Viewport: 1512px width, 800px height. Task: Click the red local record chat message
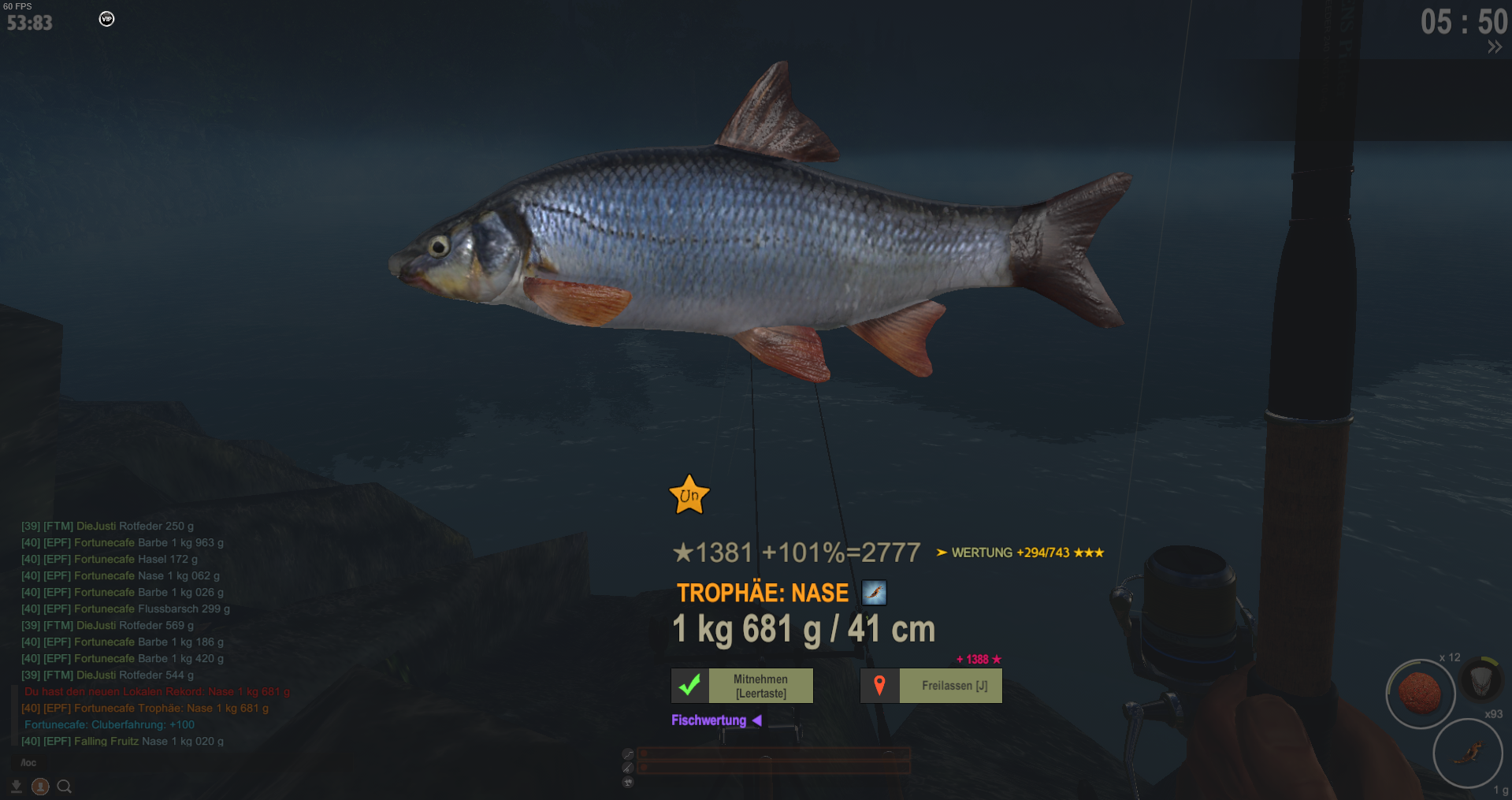coord(157,691)
